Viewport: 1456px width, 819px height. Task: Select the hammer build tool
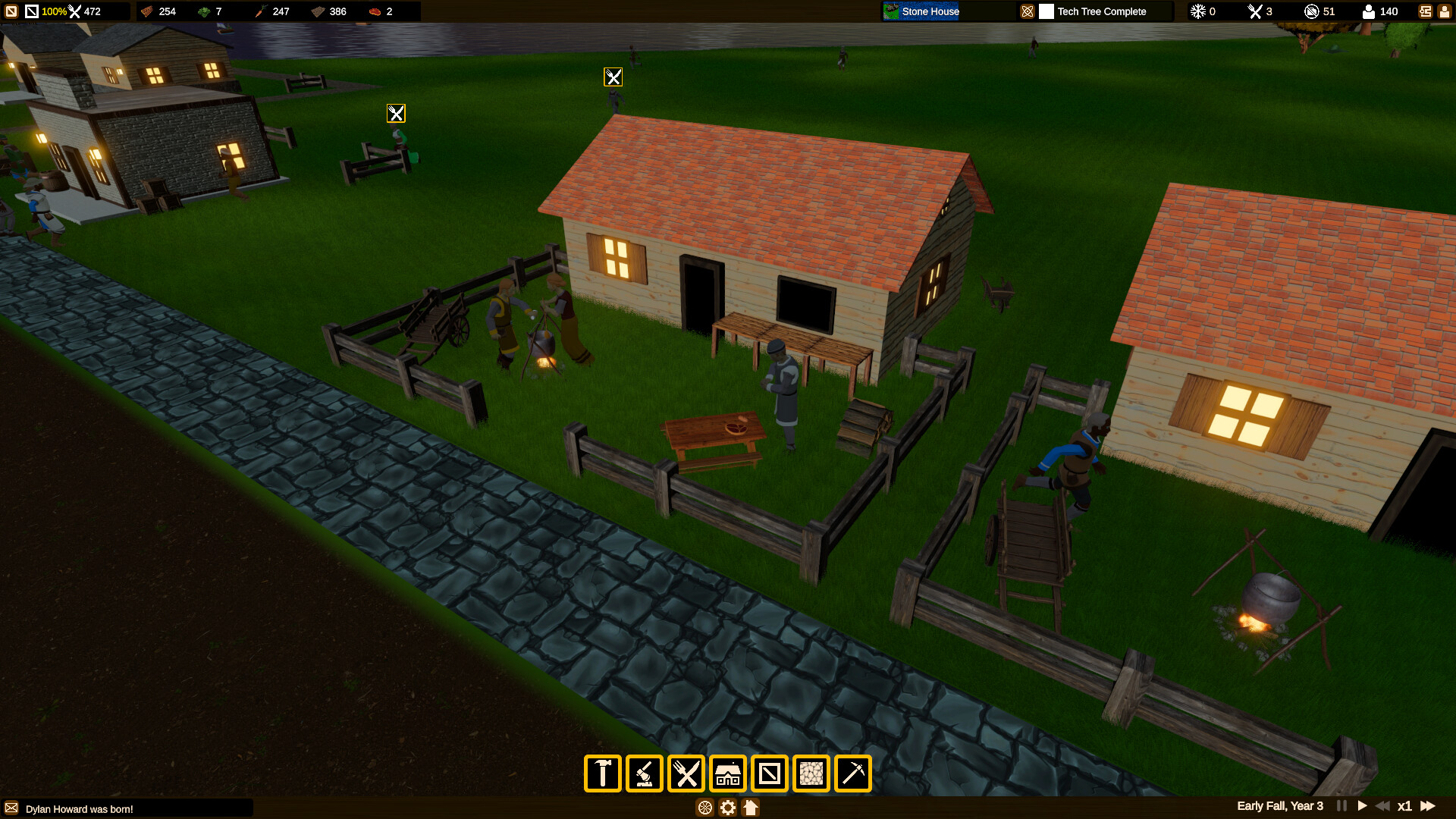coord(601,773)
